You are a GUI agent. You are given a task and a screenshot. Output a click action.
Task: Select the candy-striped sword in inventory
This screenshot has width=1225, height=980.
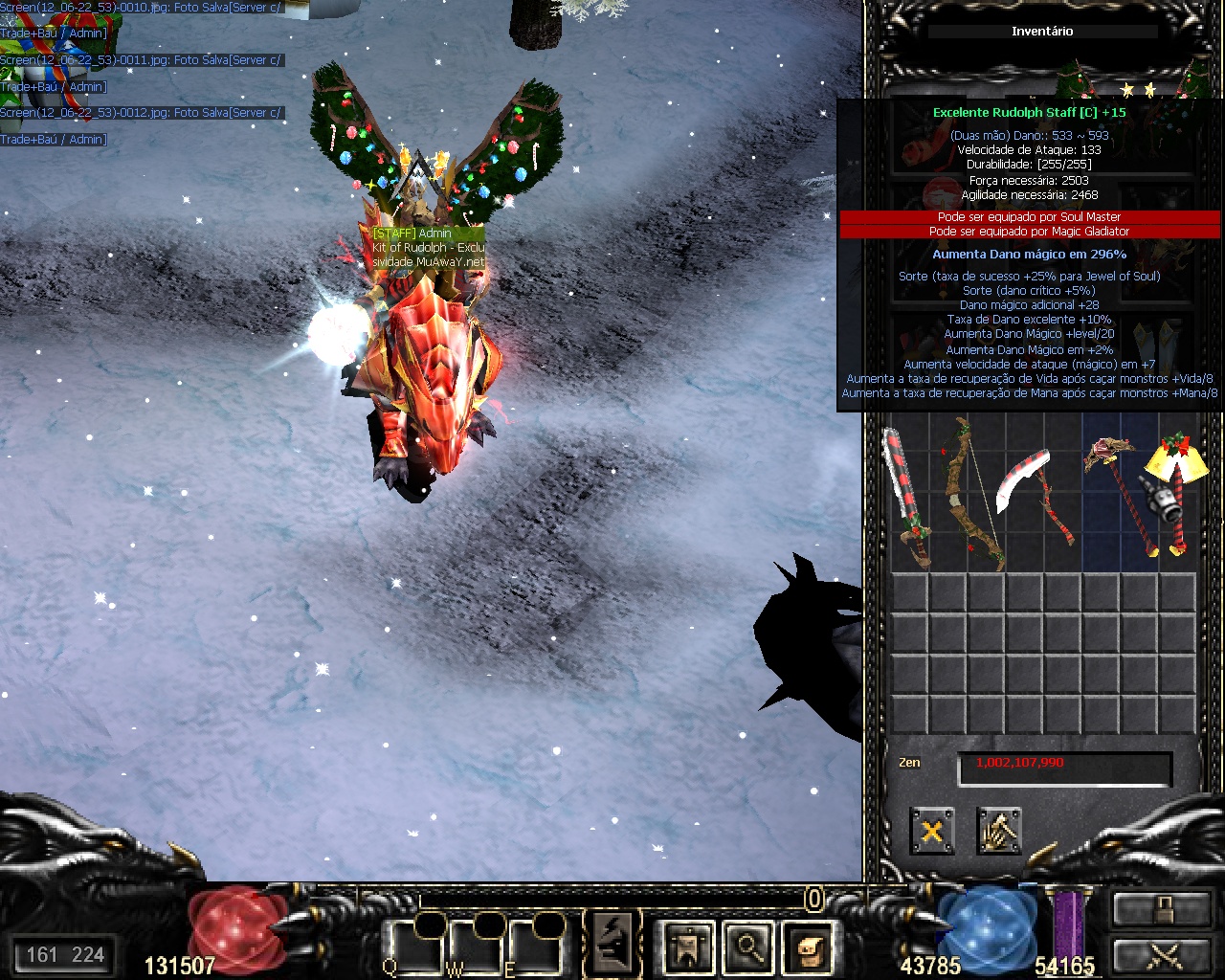click(906, 498)
